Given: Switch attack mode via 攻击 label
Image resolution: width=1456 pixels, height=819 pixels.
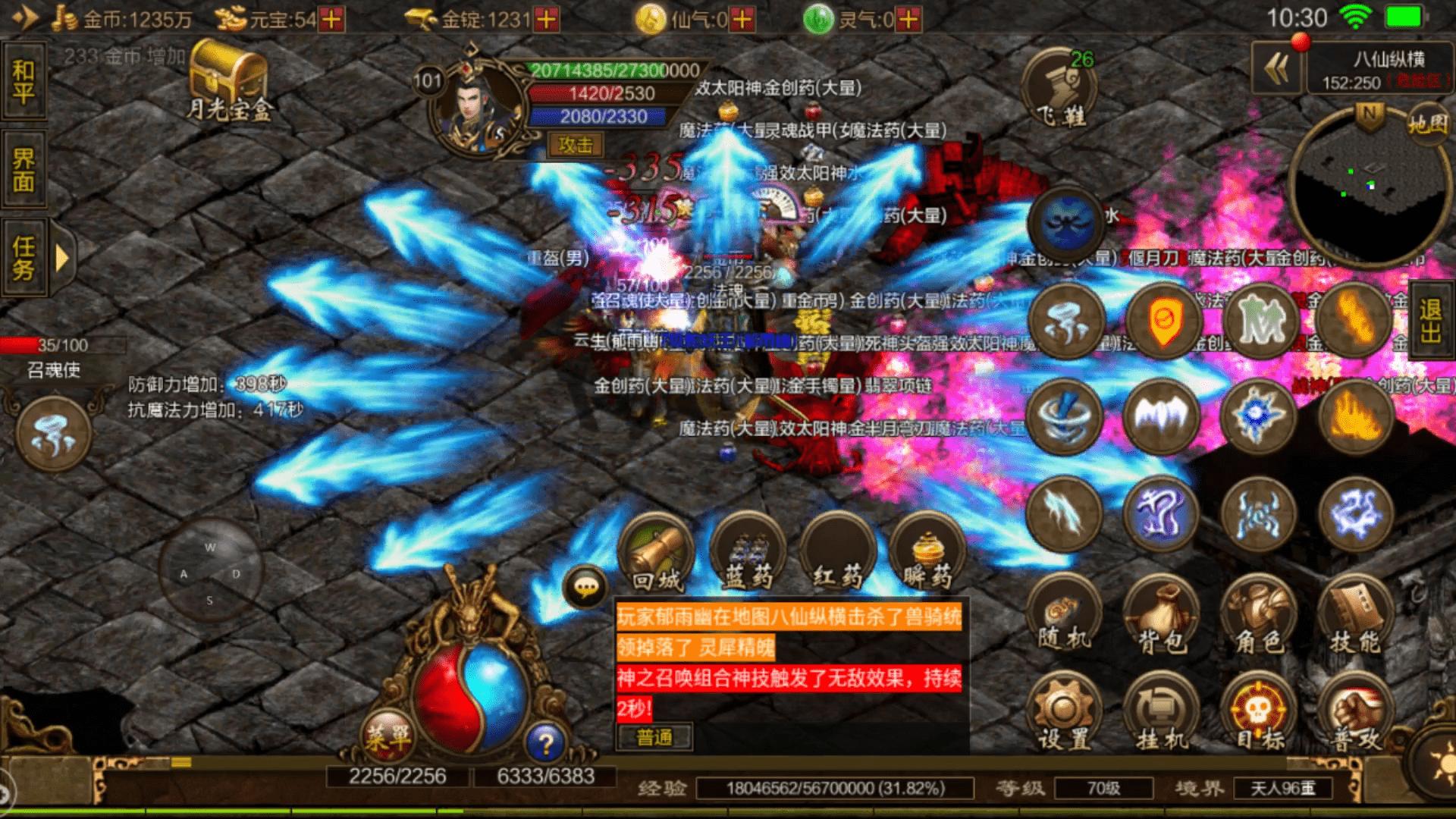Looking at the screenshot, I should pos(575,146).
